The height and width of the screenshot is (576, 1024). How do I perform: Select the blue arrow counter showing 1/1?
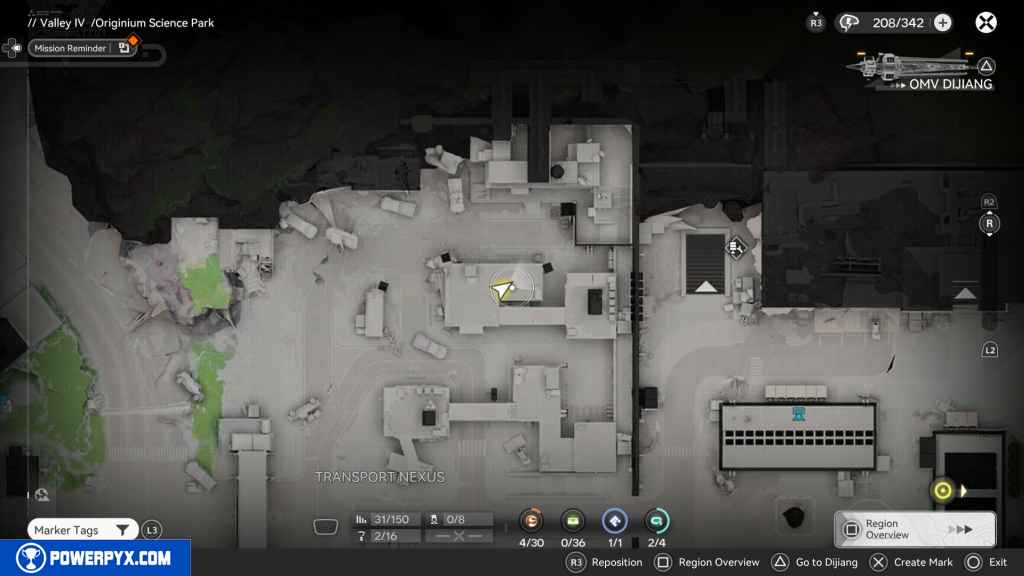click(615, 520)
